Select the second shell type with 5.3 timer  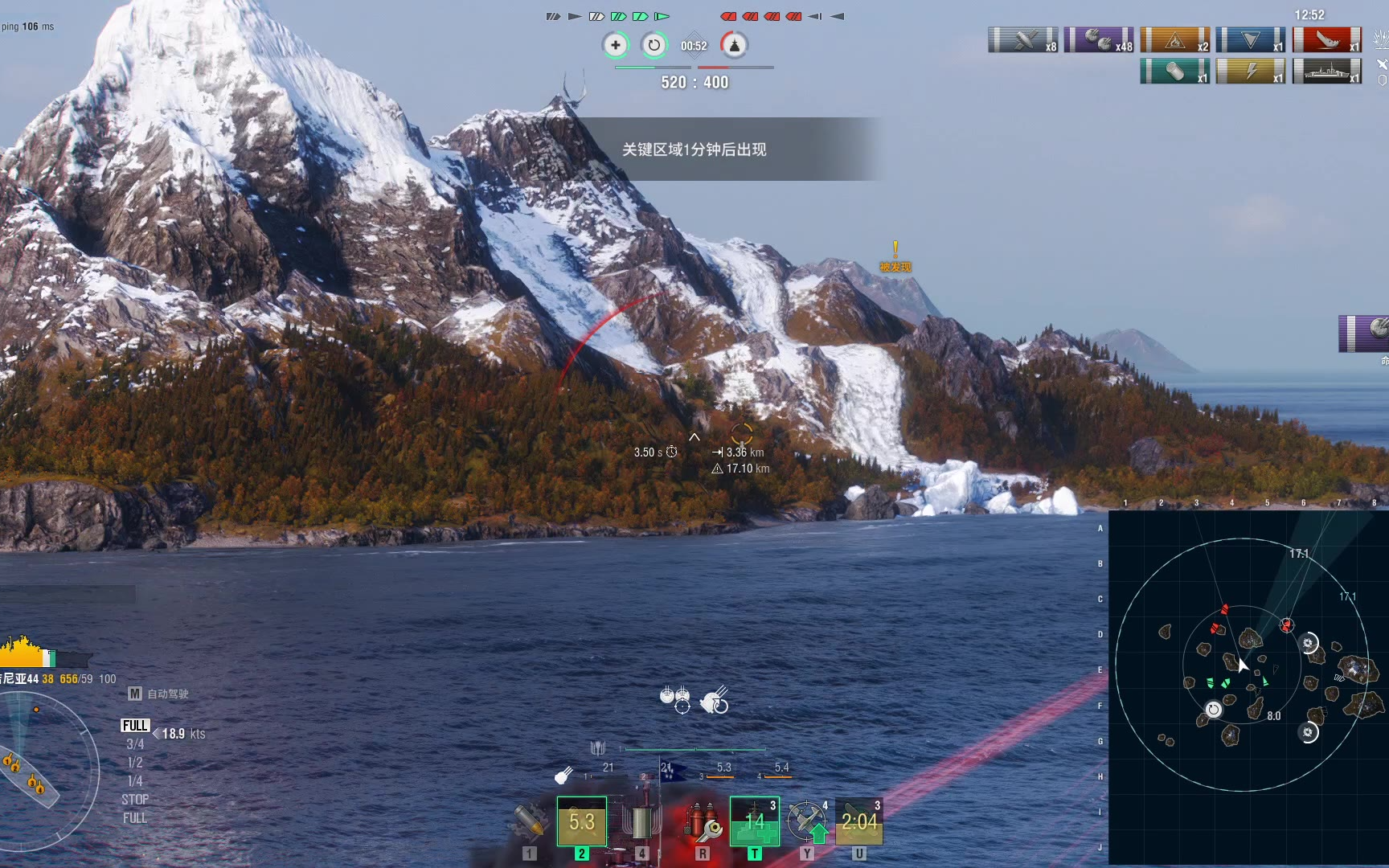point(582,821)
